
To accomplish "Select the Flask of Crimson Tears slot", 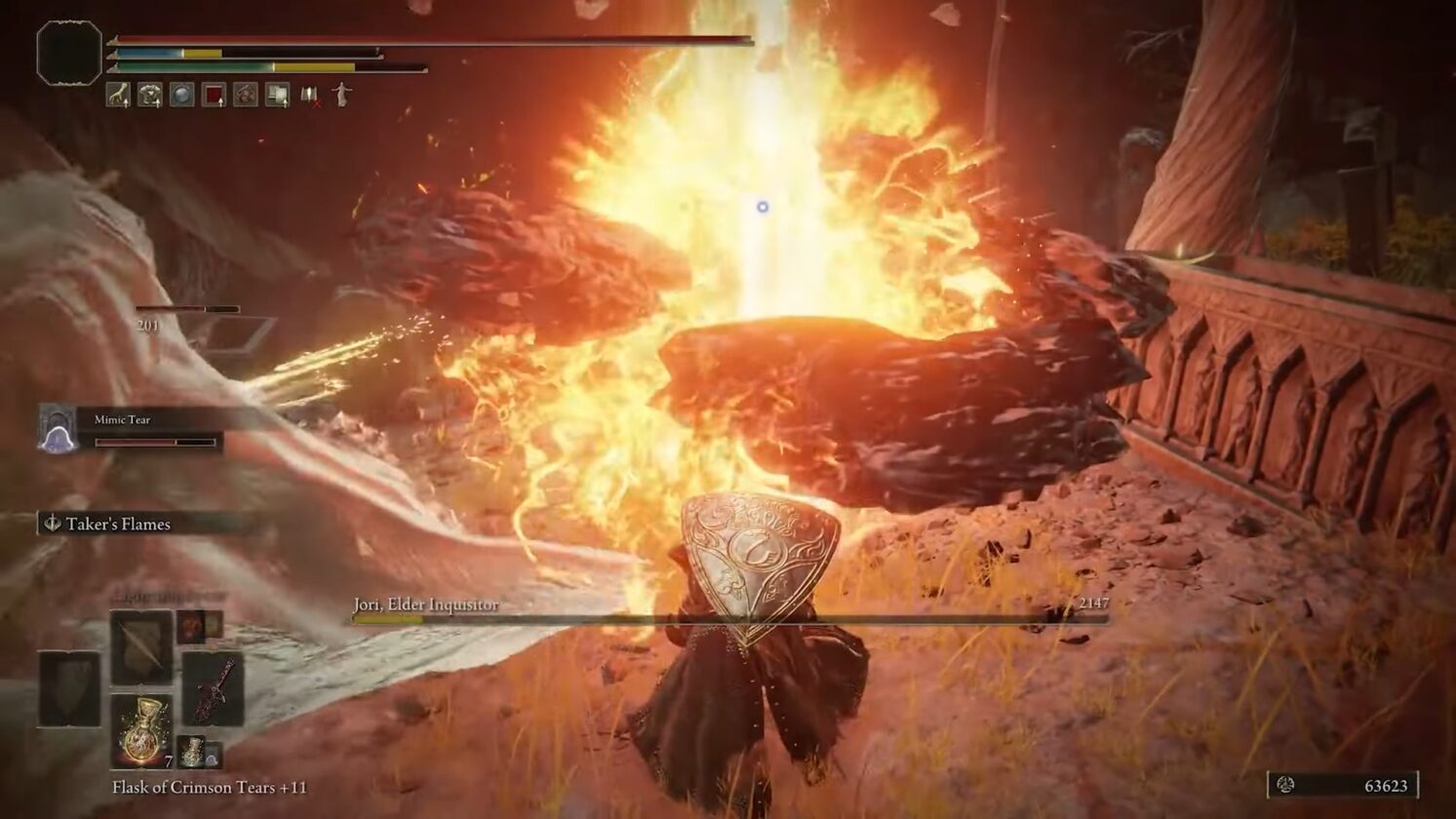I will pyautogui.click(x=141, y=730).
